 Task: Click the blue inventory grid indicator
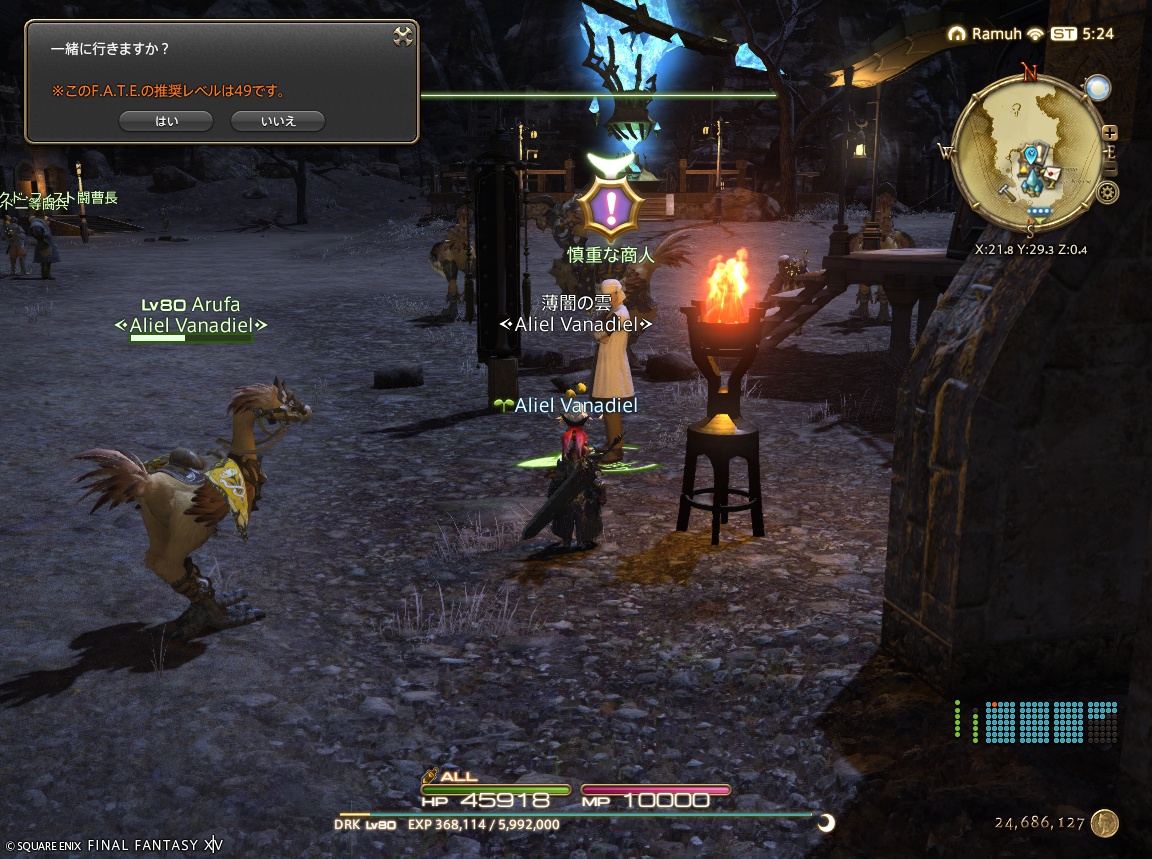pos(1050,722)
